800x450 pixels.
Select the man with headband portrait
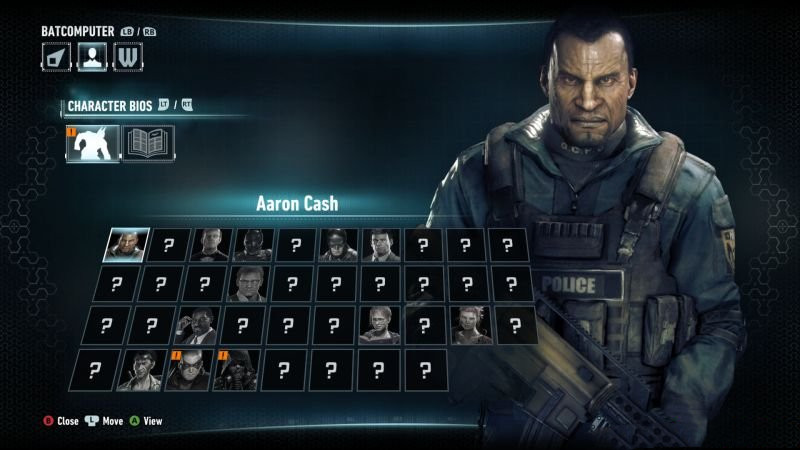click(139, 369)
